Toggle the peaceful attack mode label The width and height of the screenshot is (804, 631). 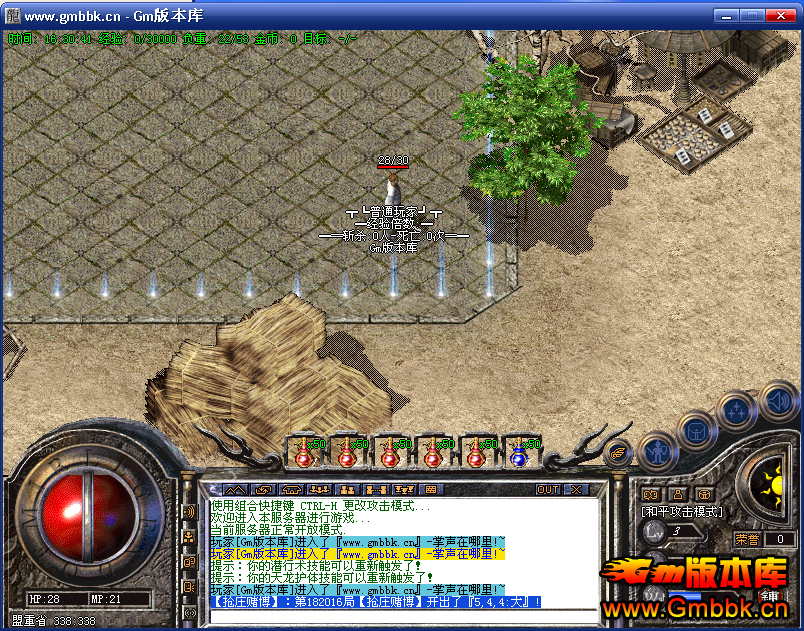(x=681, y=512)
